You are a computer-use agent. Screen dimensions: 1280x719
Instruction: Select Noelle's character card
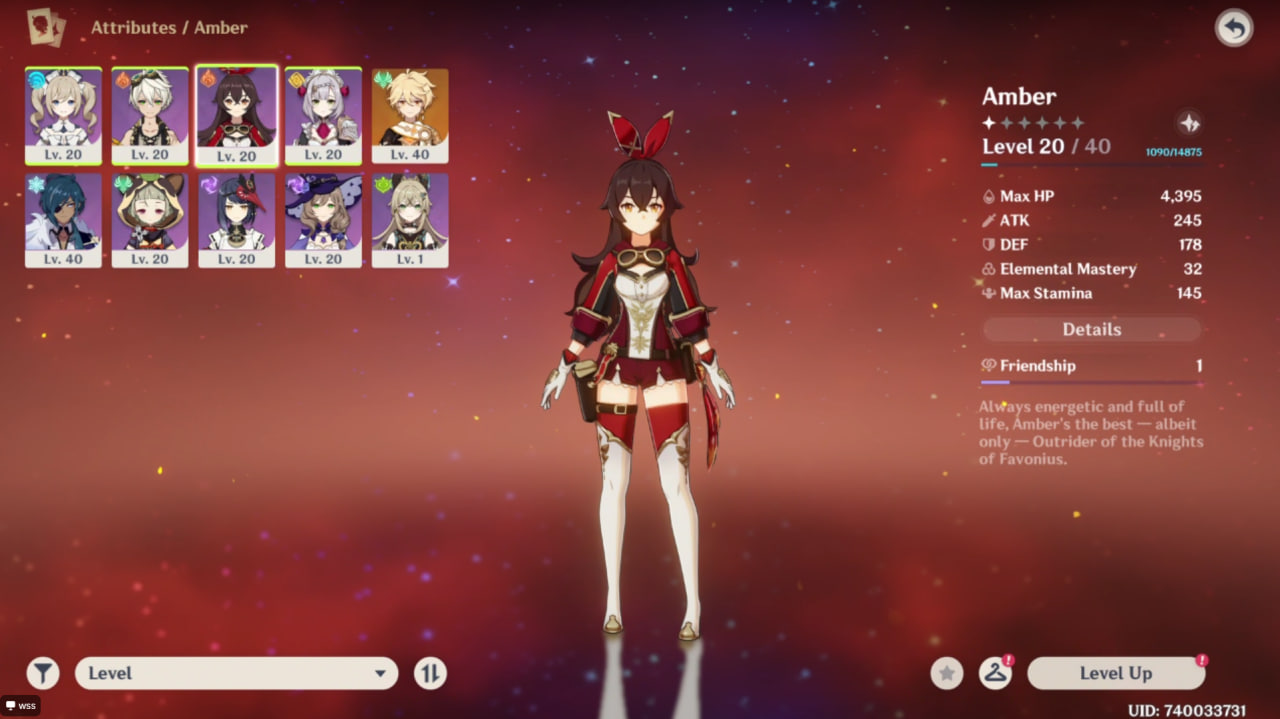(323, 115)
